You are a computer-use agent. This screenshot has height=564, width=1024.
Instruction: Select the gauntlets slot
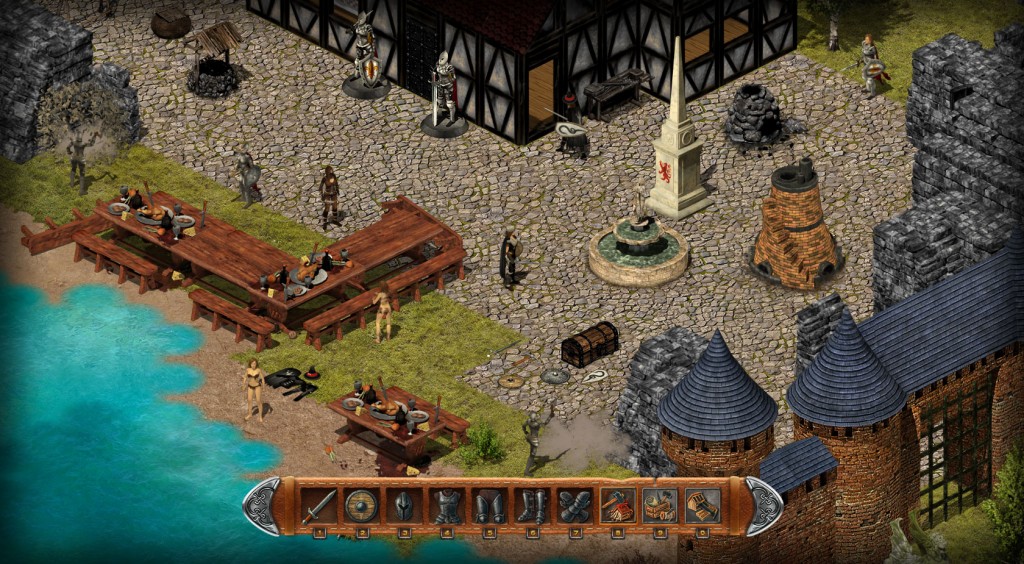pyautogui.click(x=574, y=506)
